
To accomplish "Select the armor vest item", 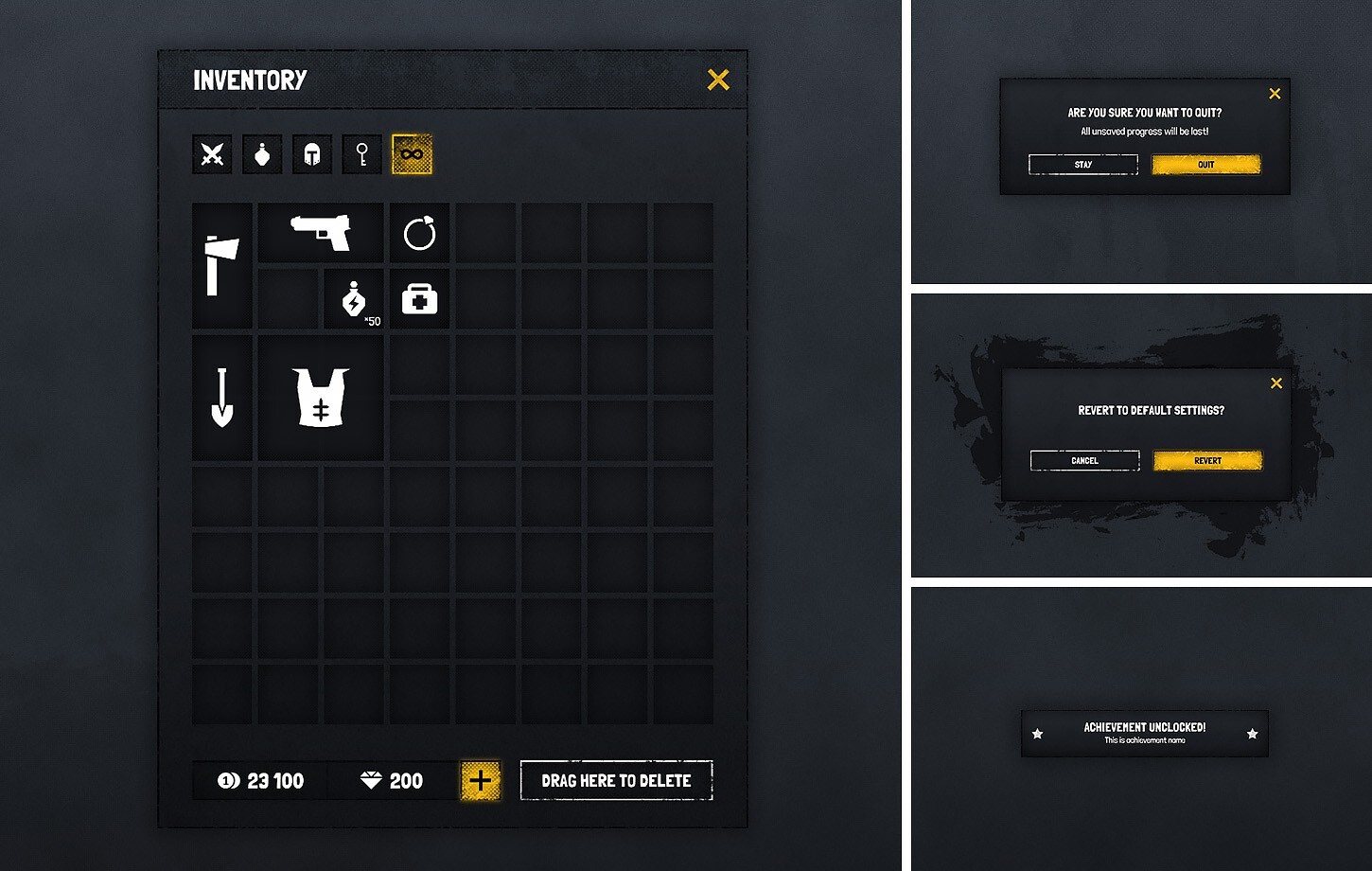I will point(321,398).
